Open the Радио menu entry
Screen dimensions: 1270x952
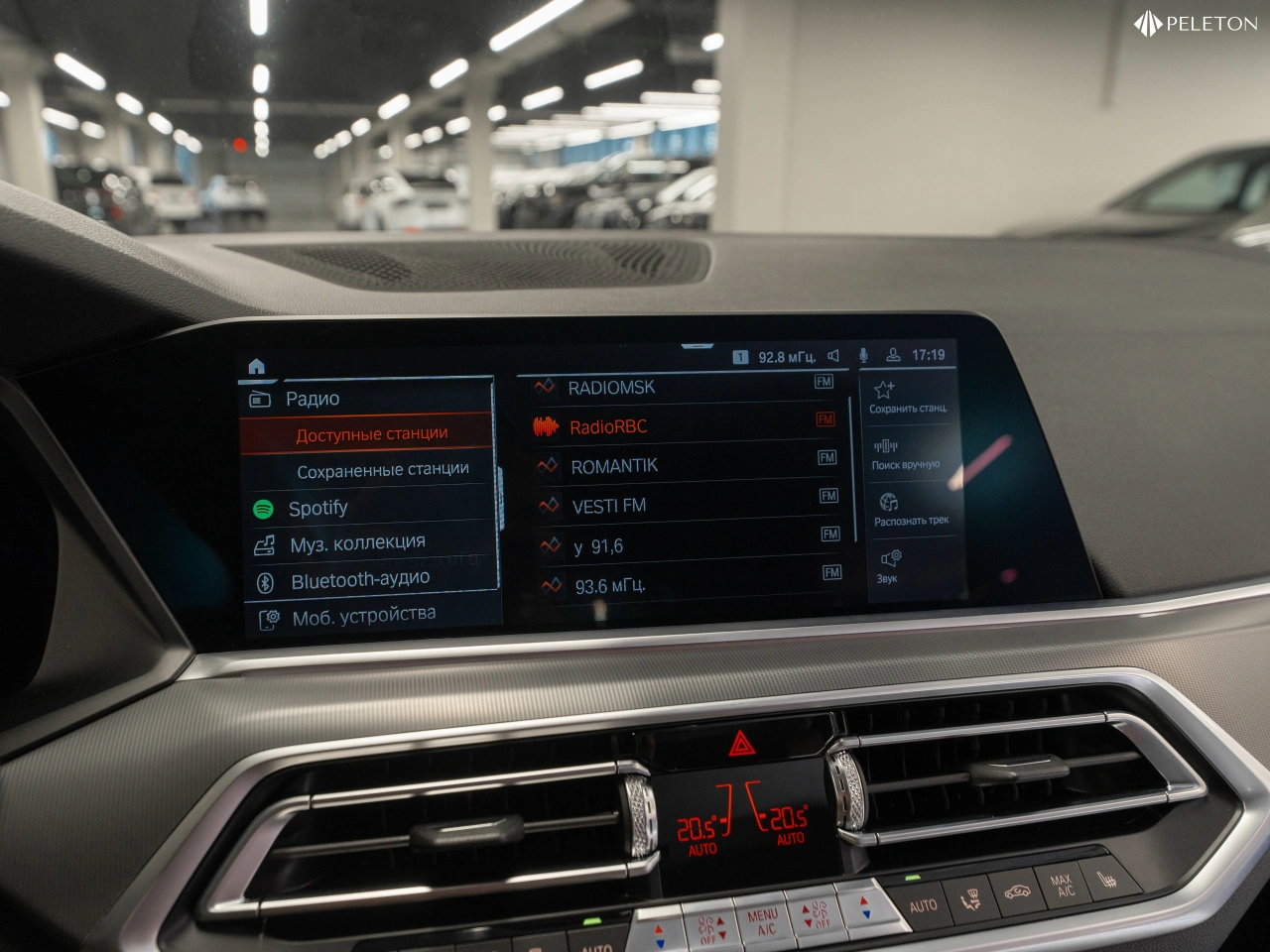(313, 399)
